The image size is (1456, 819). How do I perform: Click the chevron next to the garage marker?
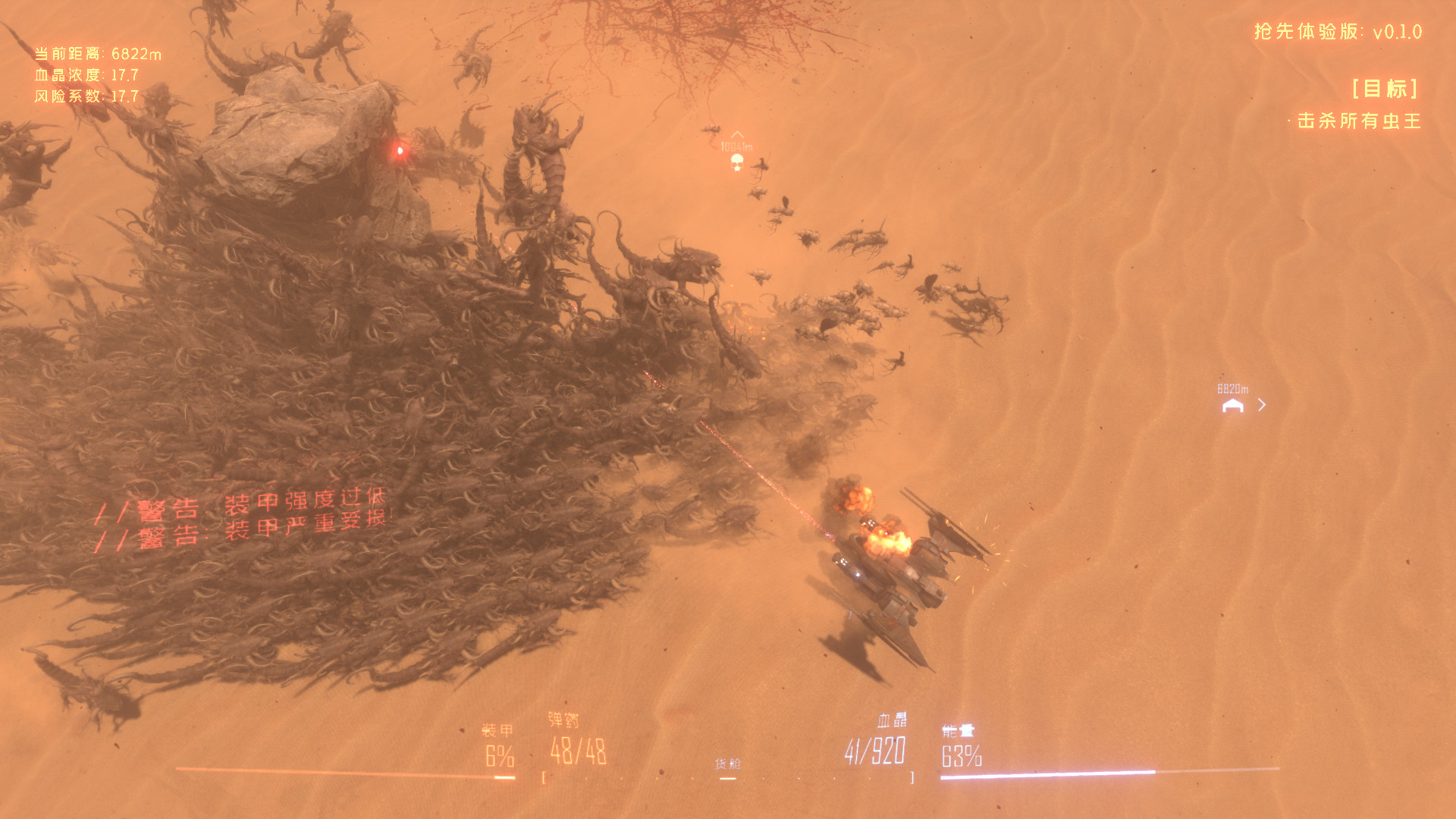pyautogui.click(x=1261, y=405)
